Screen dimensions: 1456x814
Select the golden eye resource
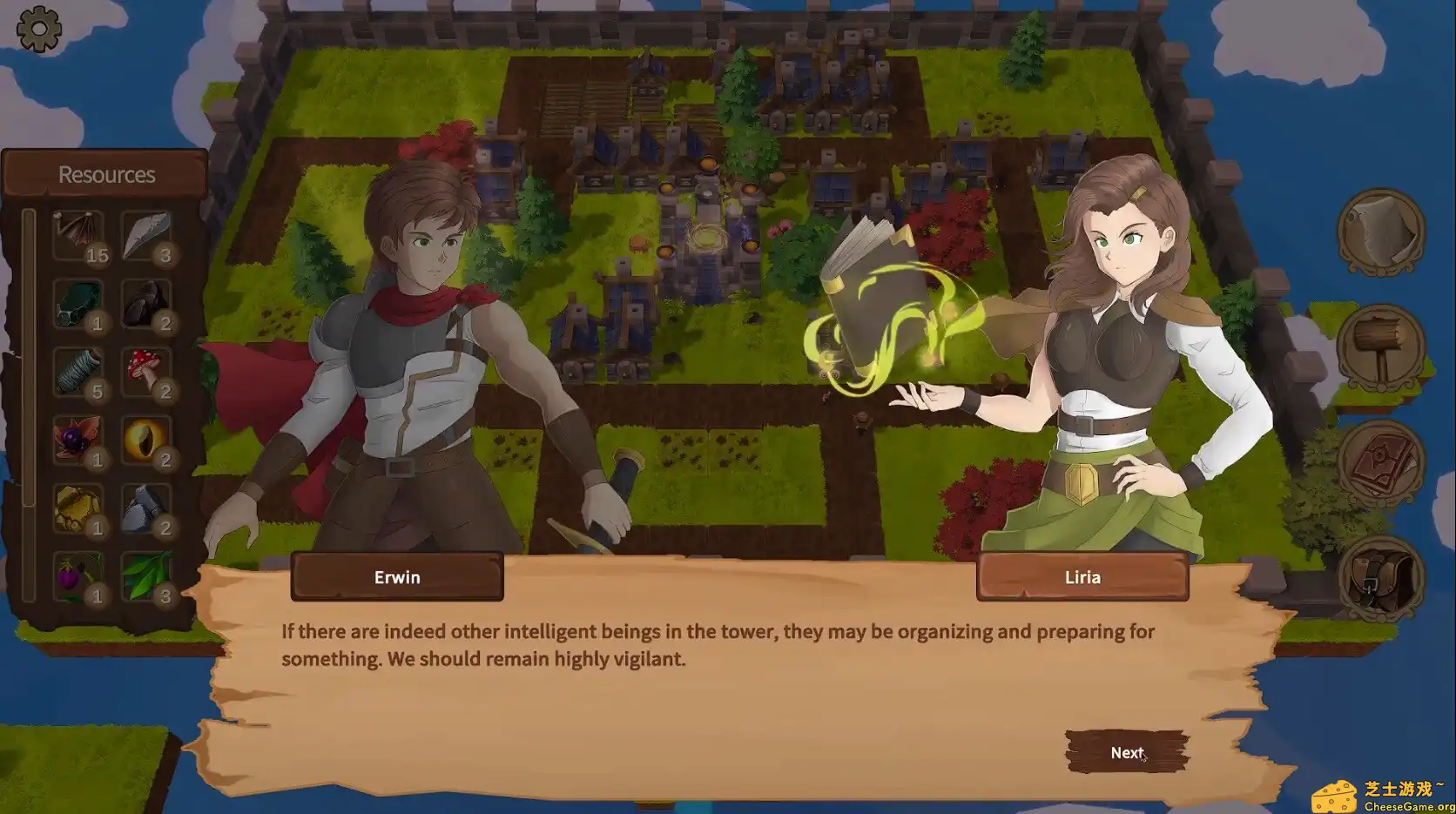coord(146,440)
